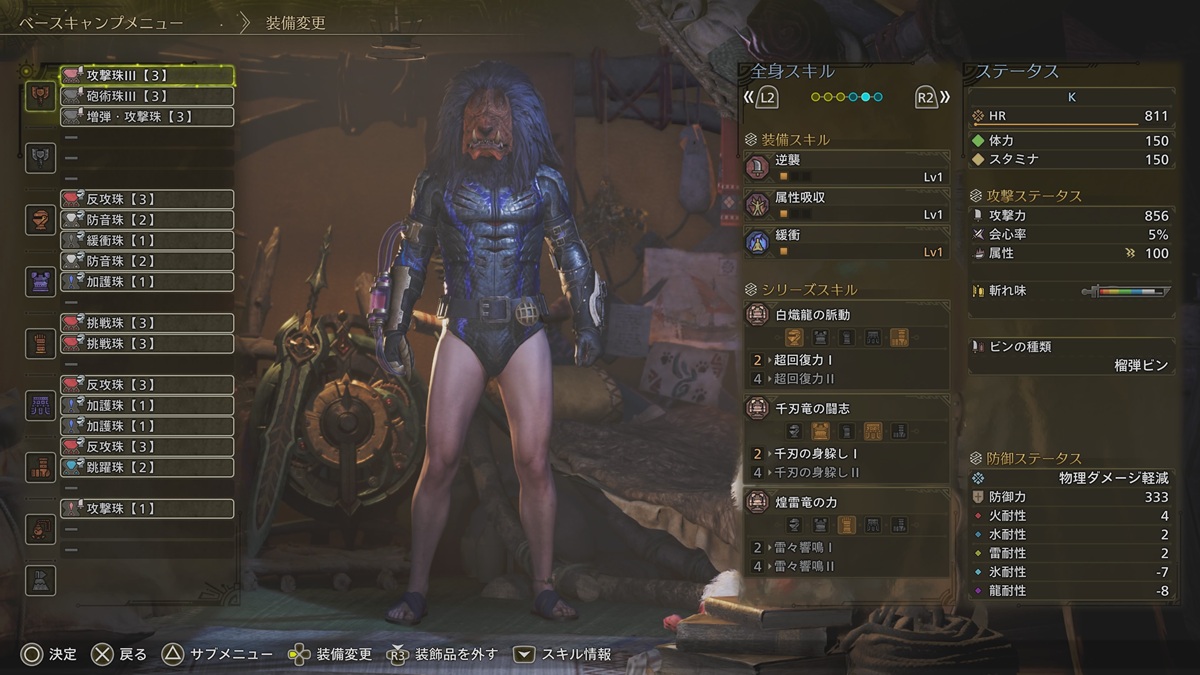Image resolution: width=1200 pixels, height=675 pixels.
Task: Select the 緩衝珠【1】 decoration slot
Action: tap(147, 241)
